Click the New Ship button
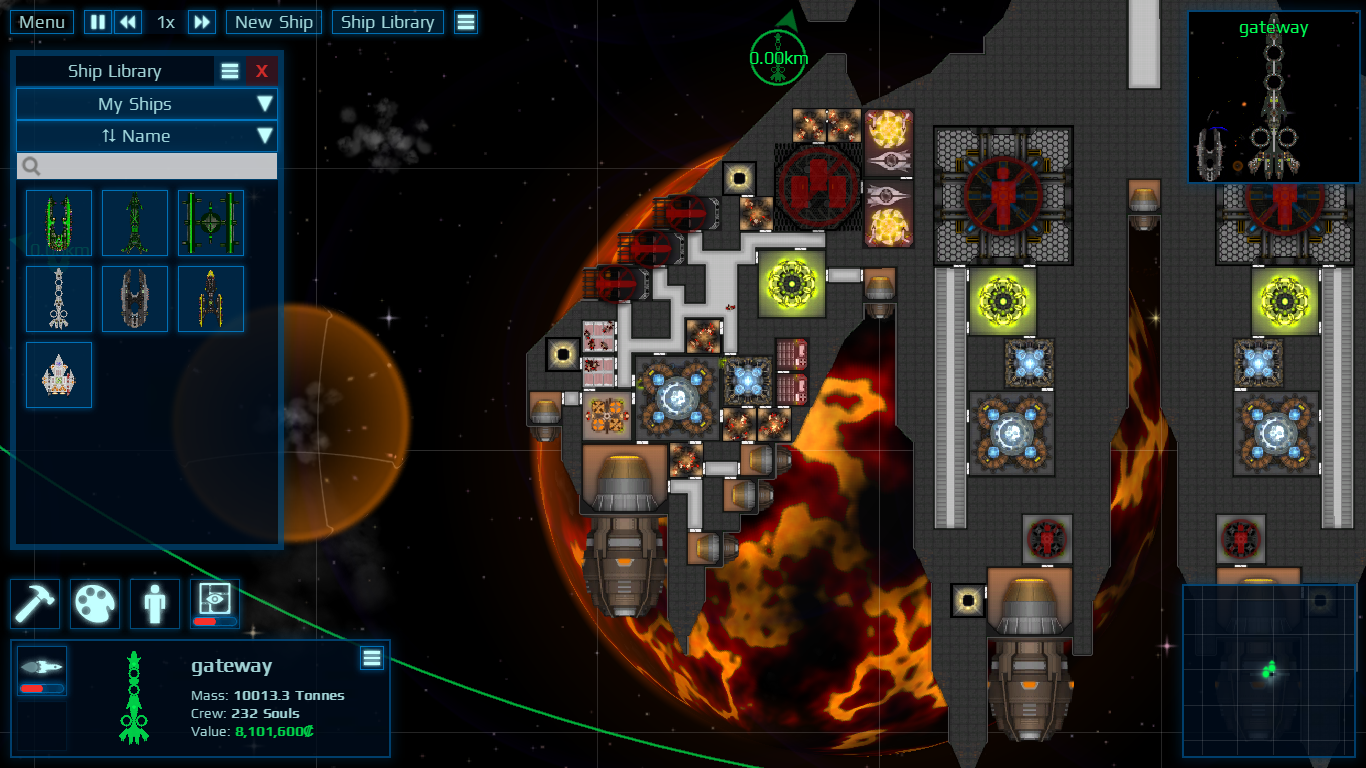1366x768 pixels. pyautogui.click(x=273, y=21)
